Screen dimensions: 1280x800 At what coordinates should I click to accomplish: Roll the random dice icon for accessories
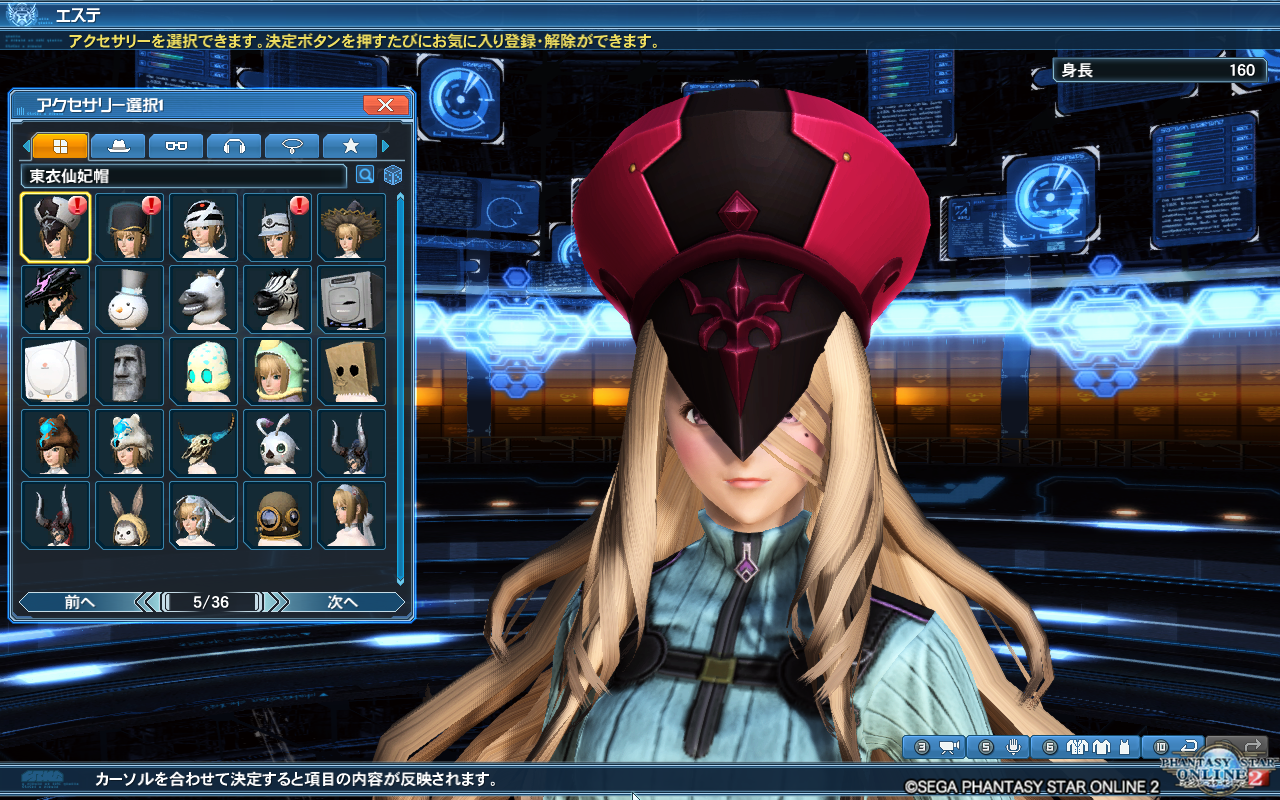(x=392, y=174)
